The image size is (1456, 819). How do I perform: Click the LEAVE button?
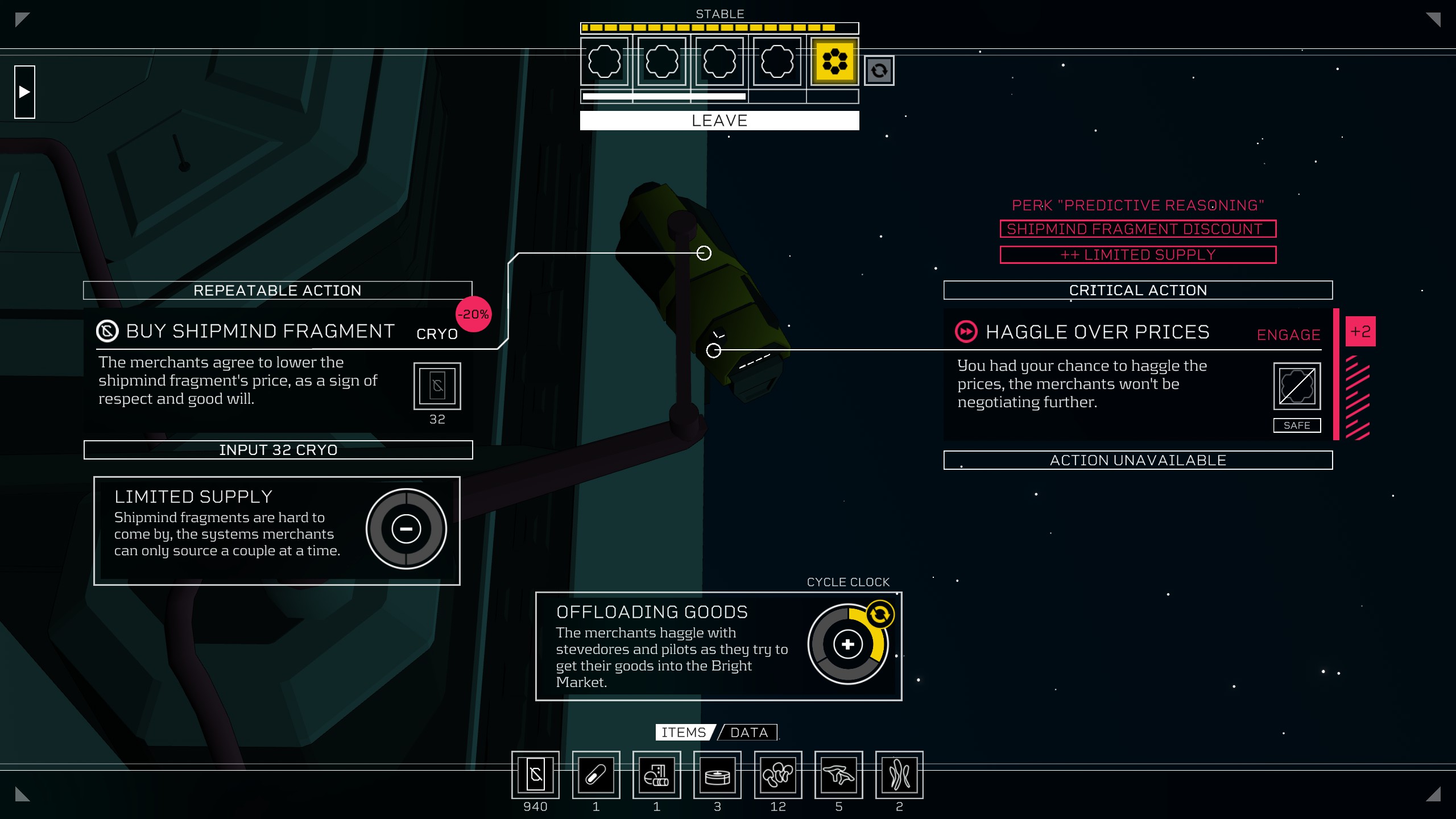click(719, 121)
